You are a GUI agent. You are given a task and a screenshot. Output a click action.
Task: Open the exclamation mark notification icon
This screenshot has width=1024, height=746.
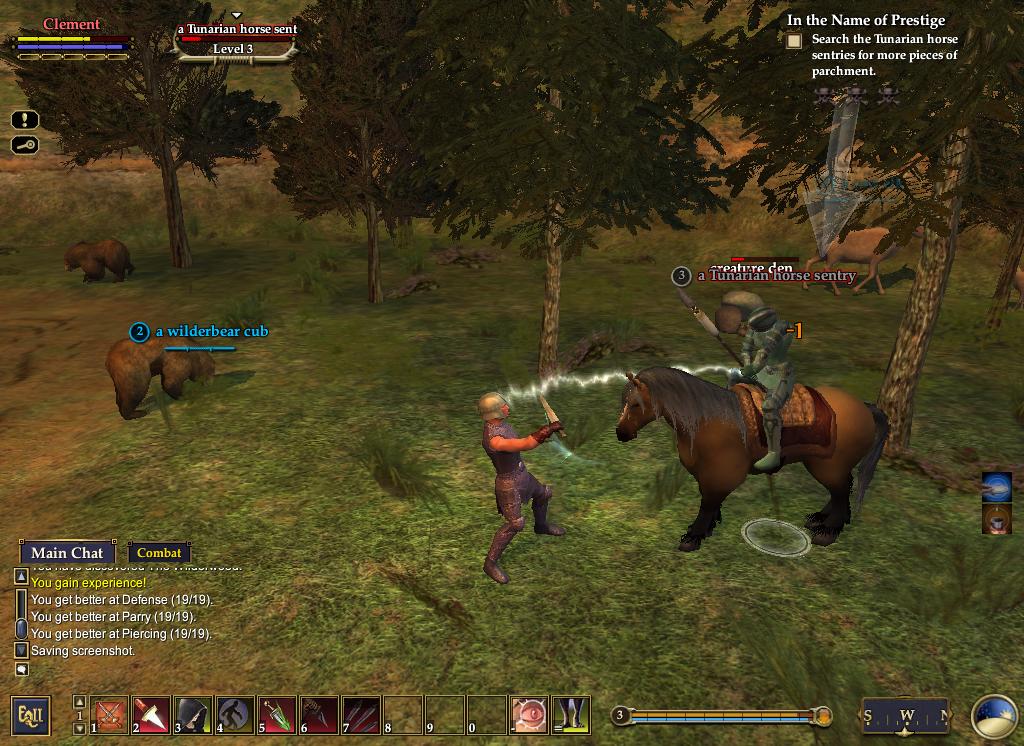point(25,120)
